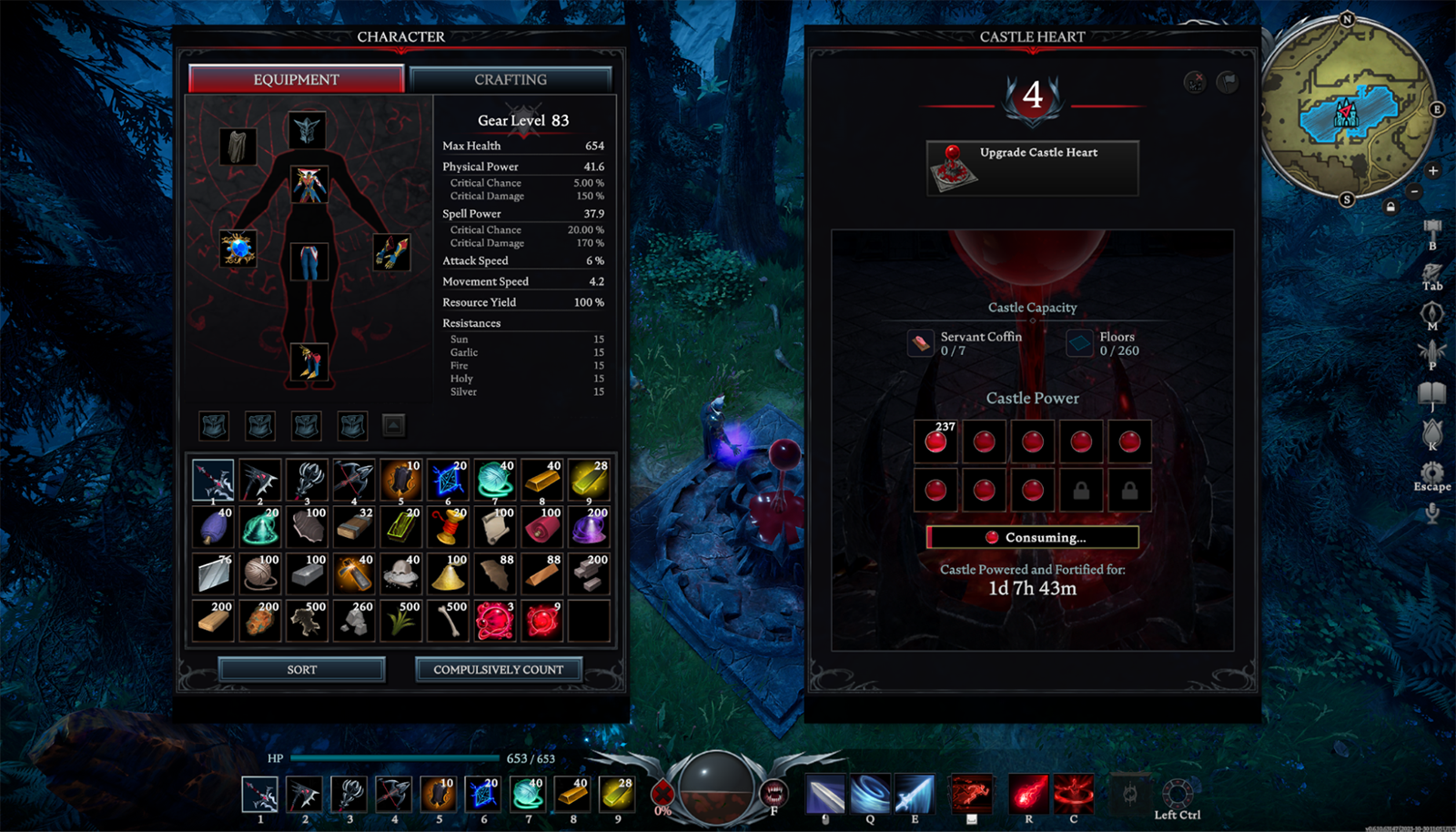Click the Compulsively Count button
Screen dimensions: 1456x832
click(498, 669)
